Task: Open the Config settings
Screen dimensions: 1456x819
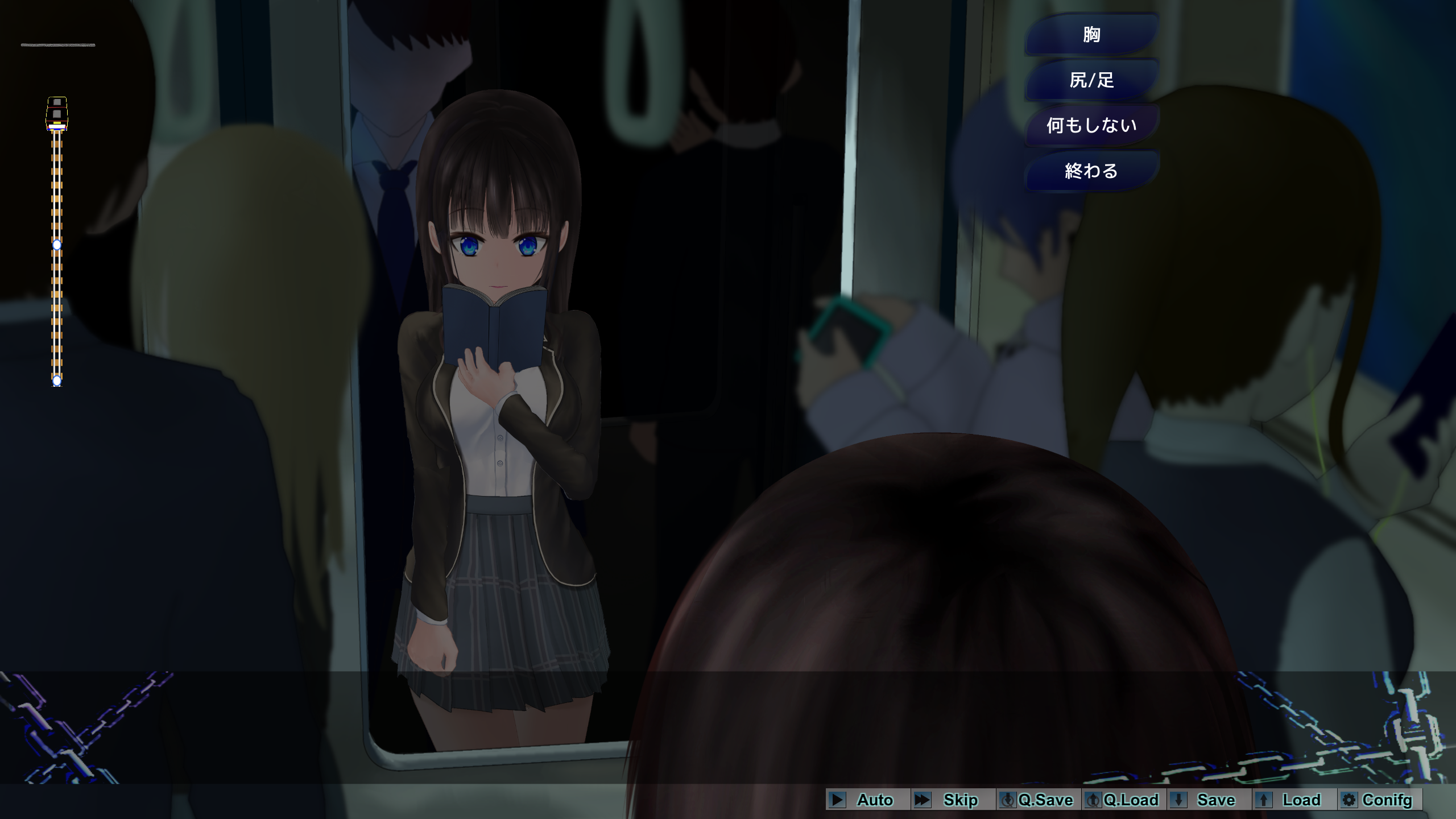Action: 1379,800
